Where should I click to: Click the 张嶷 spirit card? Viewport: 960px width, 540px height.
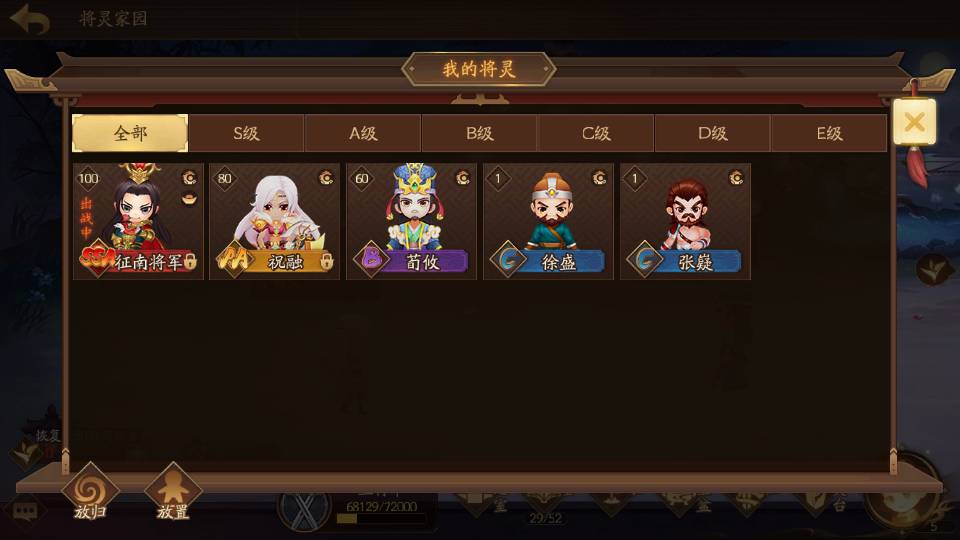click(685, 221)
